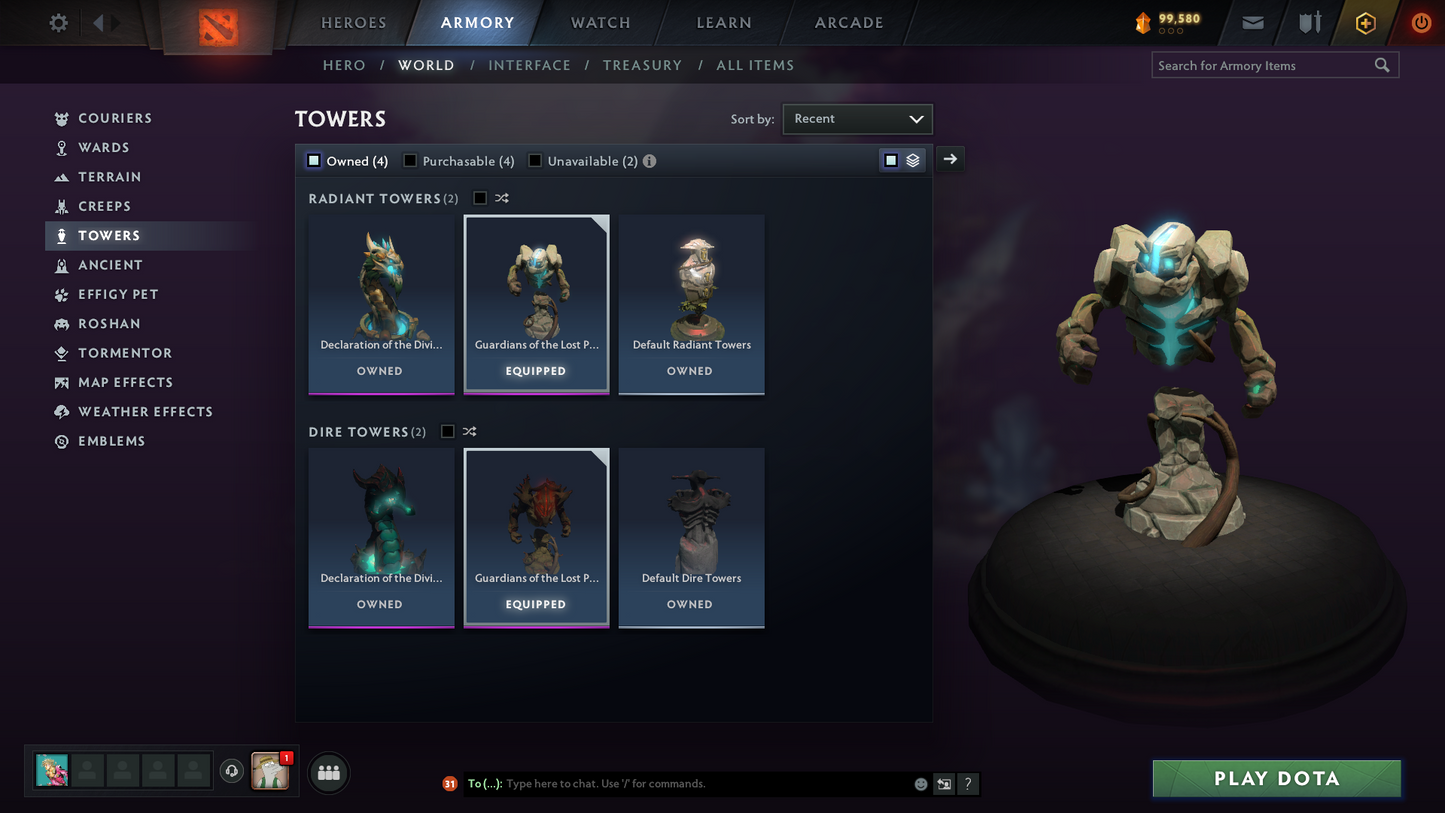Click the Play Dota button
1445x813 pixels.
click(x=1276, y=778)
